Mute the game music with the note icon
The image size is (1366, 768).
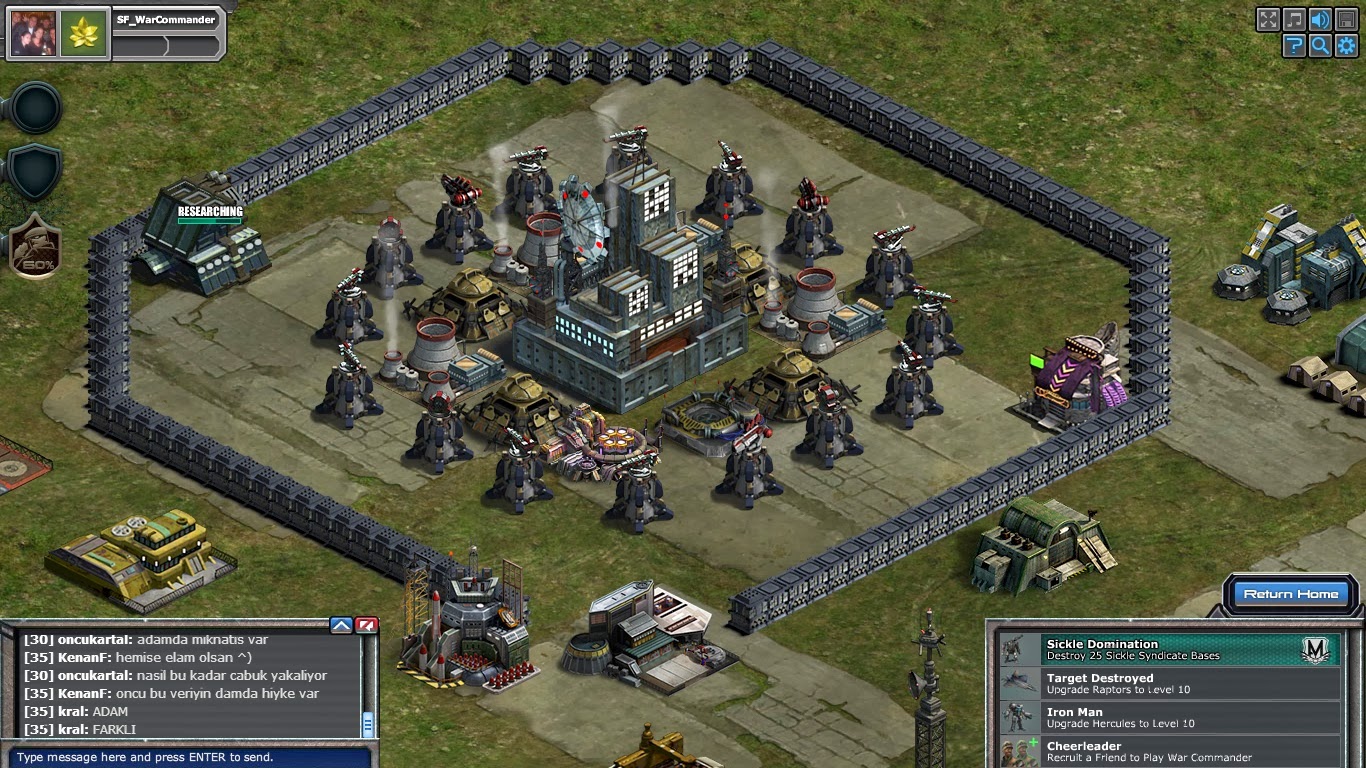pyautogui.click(x=1294, y=19)
